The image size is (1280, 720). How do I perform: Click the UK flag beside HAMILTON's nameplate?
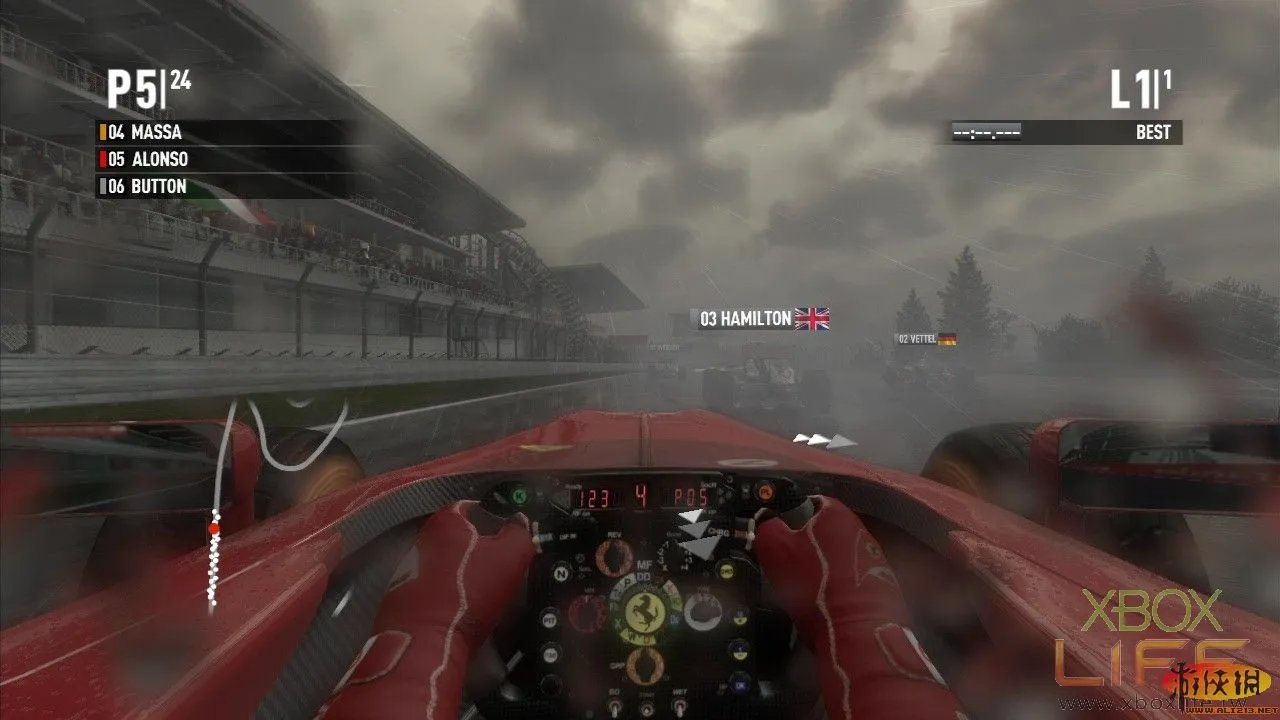click(x=812, y=319)
